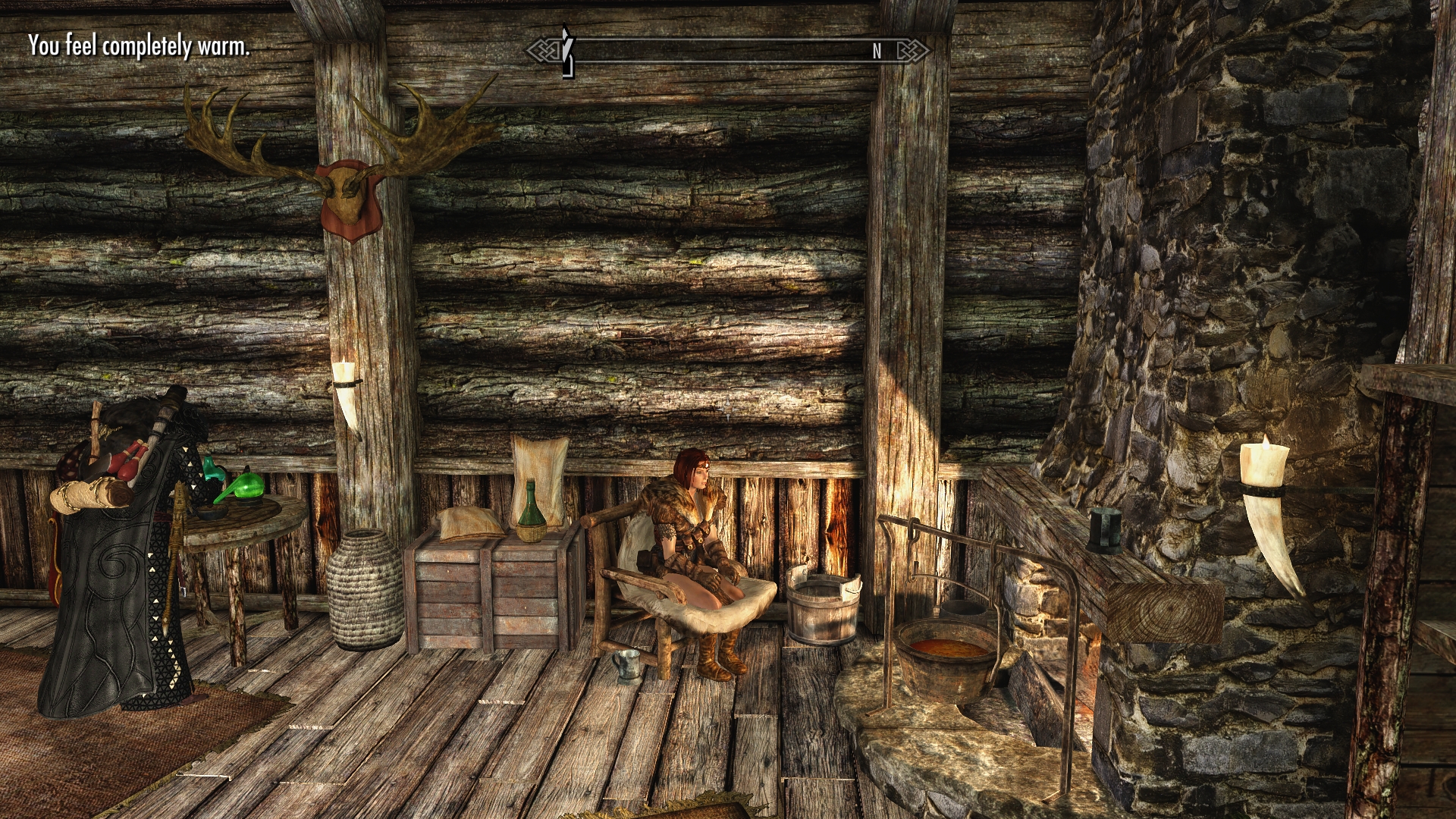
Task: Click the North indicator on the compass
Action: pyautogui.click(x=877, y=52)
